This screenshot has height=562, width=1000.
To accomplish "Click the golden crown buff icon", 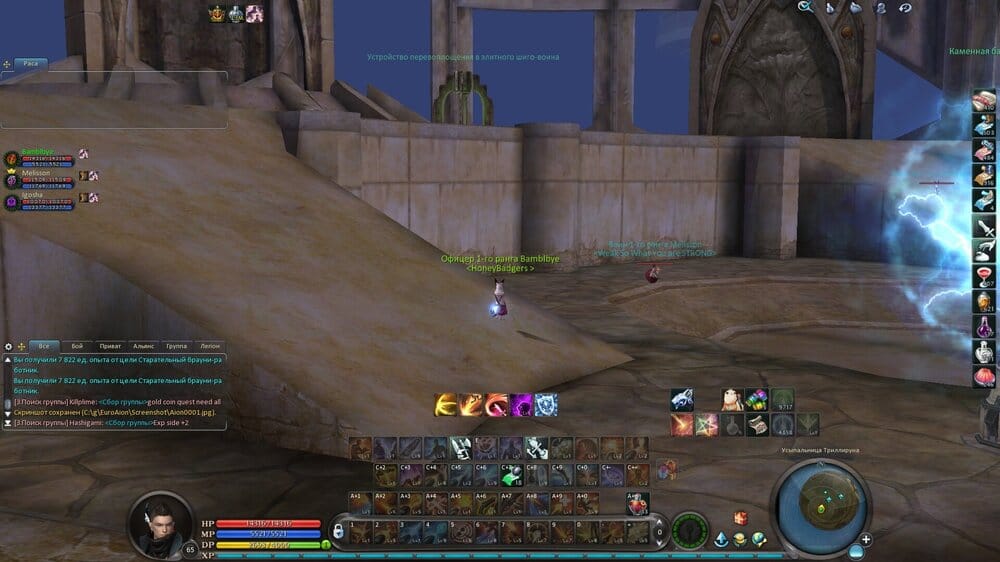I will pos(217,14).
